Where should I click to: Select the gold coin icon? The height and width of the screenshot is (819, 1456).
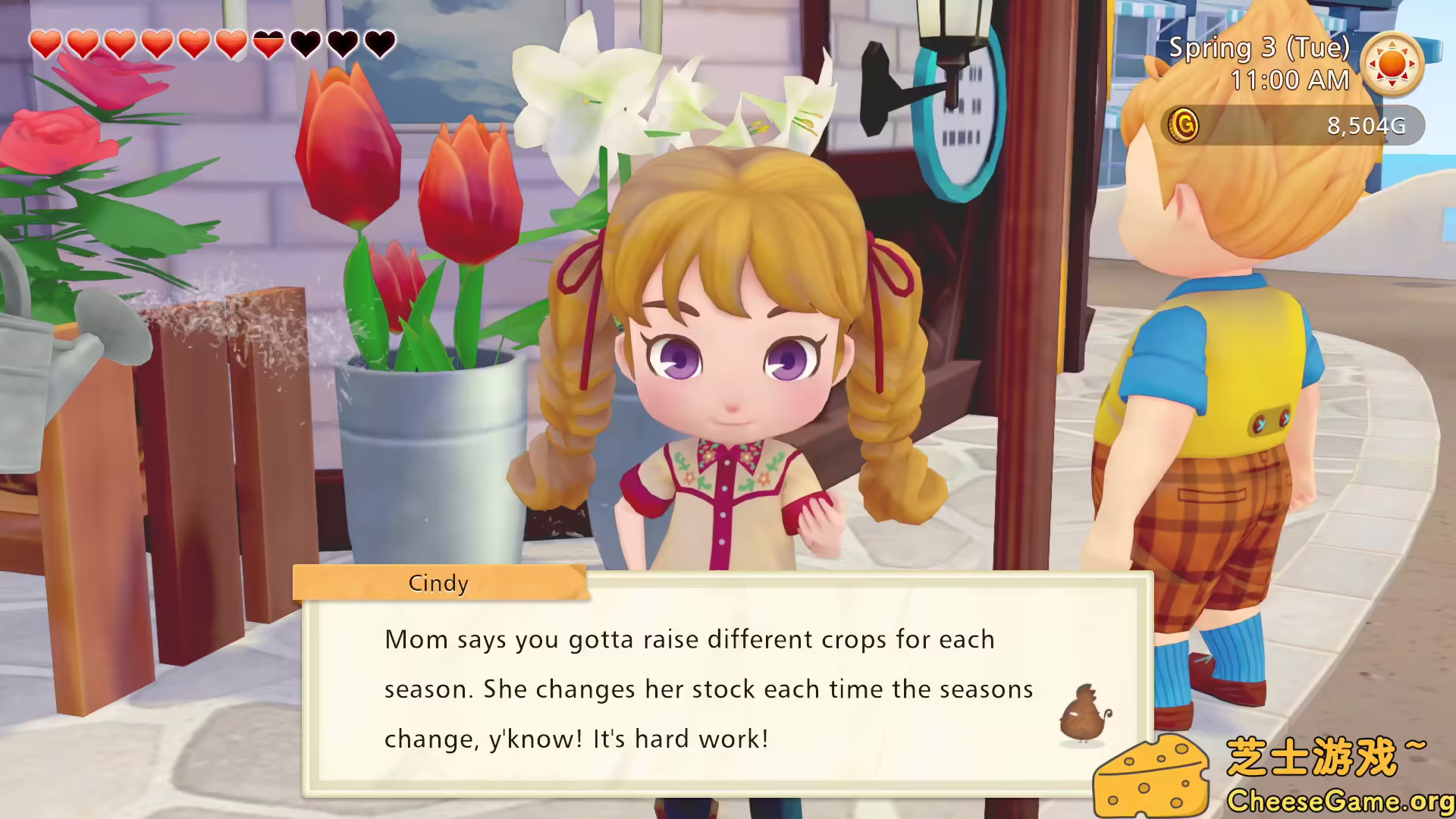(x=1184, y=125)
